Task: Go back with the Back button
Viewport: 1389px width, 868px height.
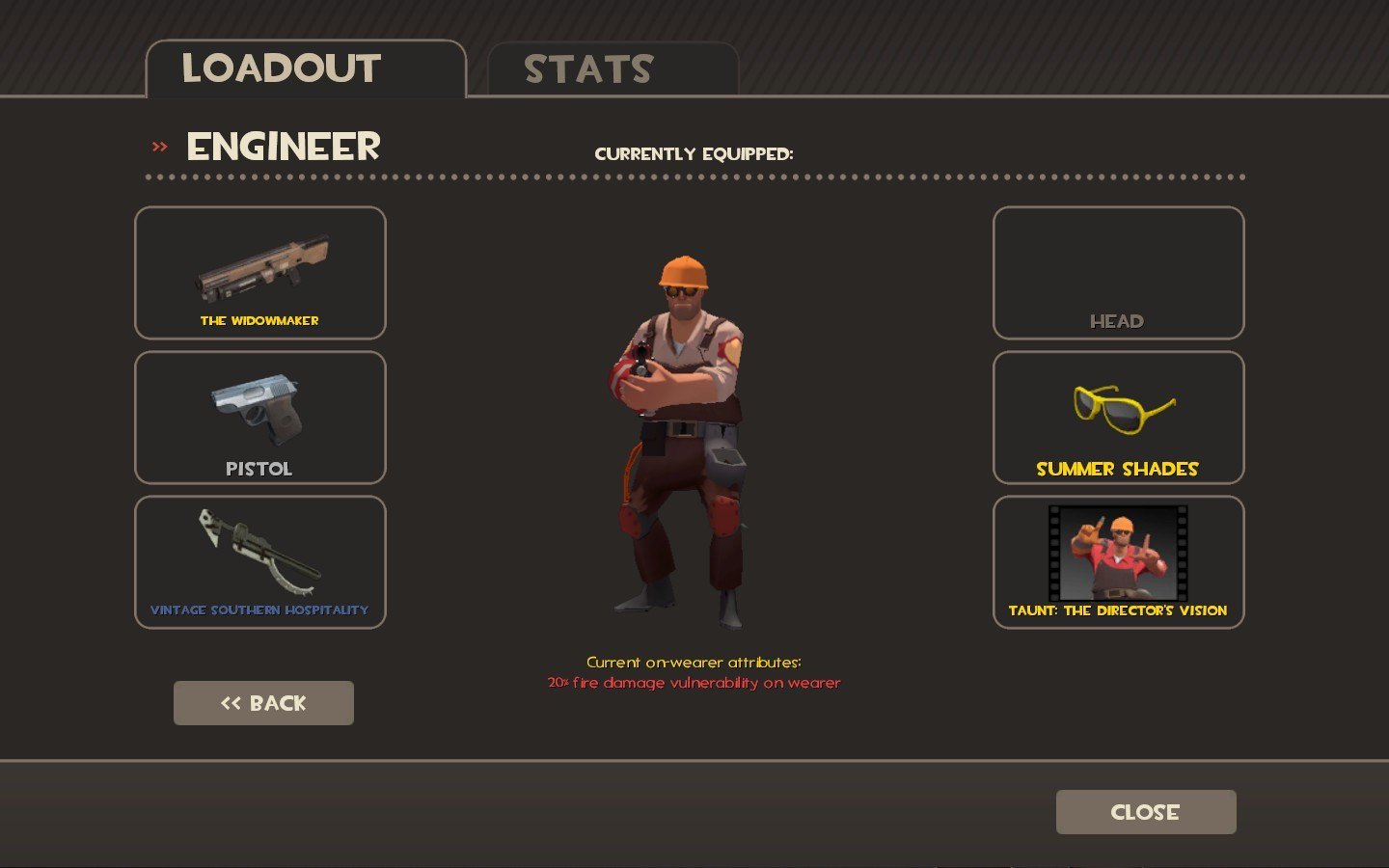Action: pyautogui.click(x=263, y=703)
